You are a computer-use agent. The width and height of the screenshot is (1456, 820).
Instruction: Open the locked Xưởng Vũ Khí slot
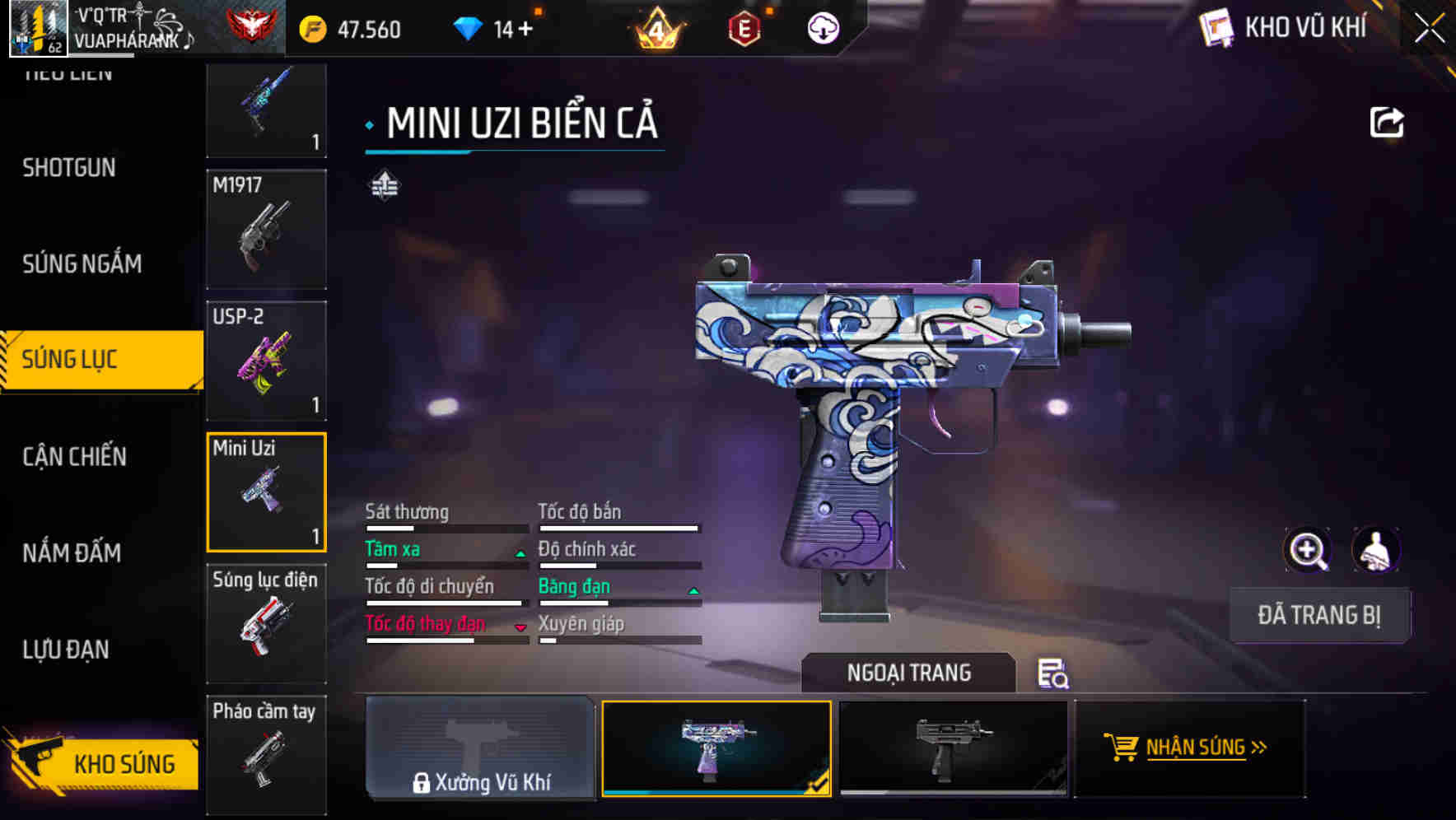tap(480, 748)
